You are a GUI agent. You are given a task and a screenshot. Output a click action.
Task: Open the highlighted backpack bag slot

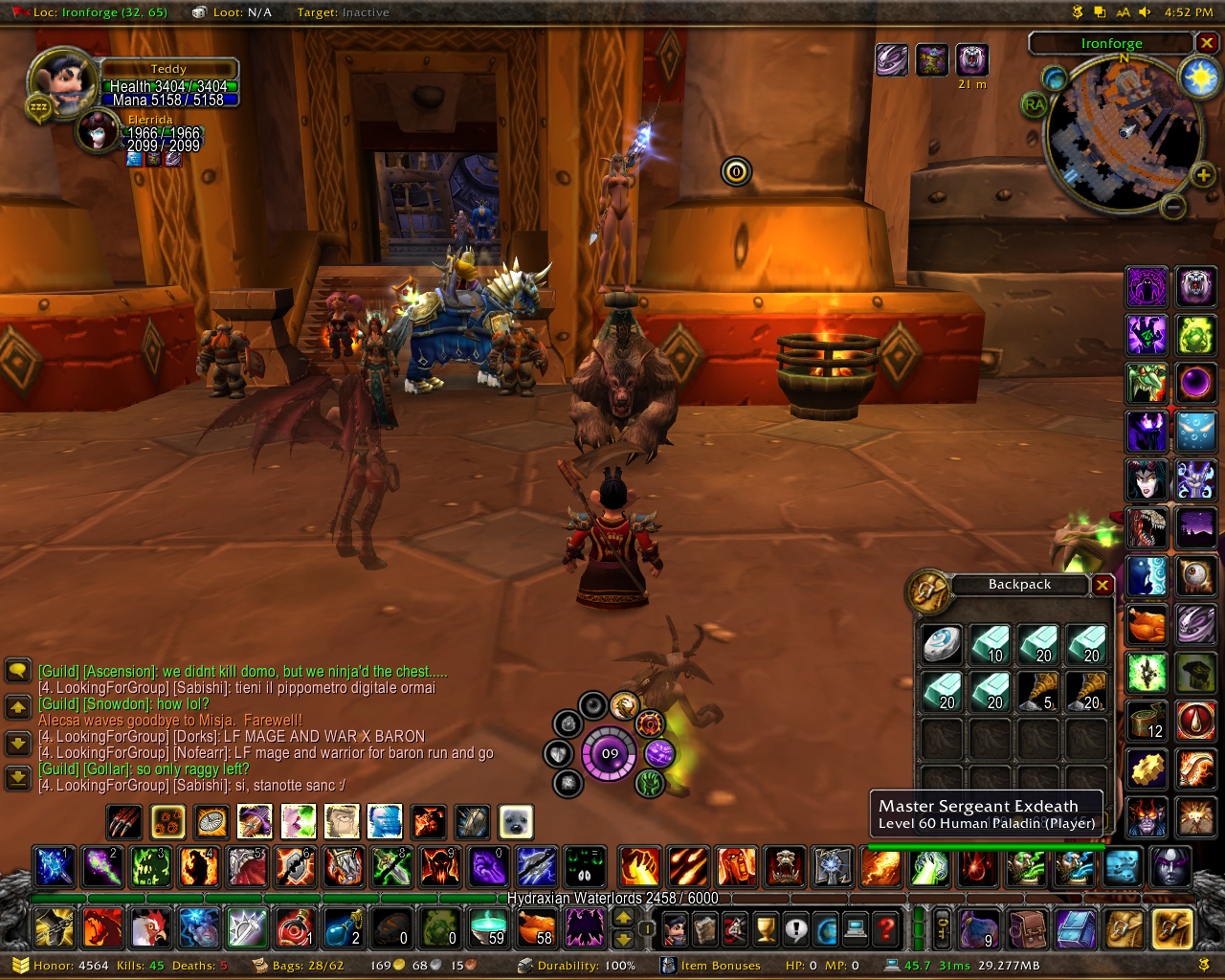tap(1172, 928)
